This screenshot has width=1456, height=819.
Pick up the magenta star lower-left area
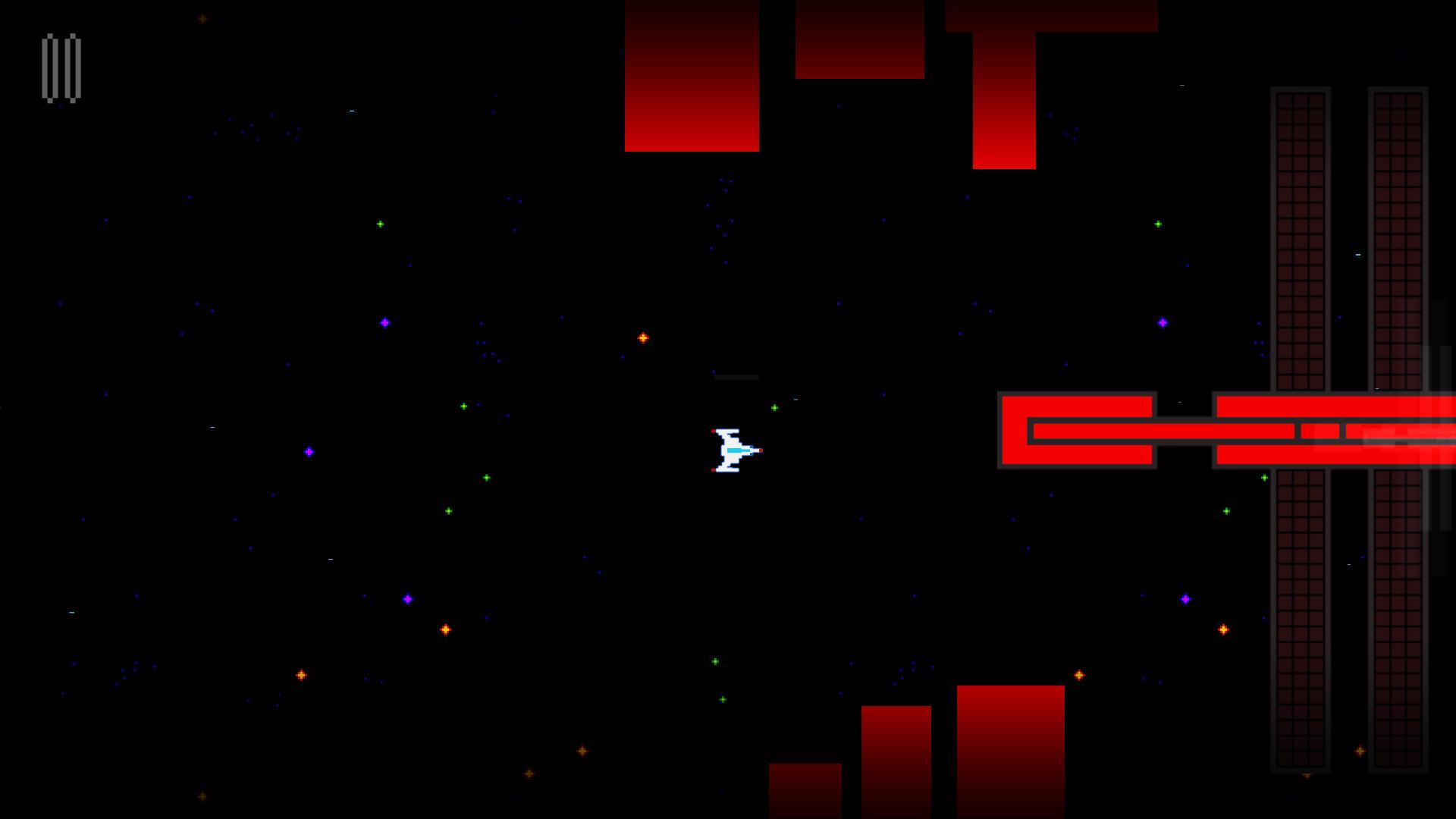[409, 598]
